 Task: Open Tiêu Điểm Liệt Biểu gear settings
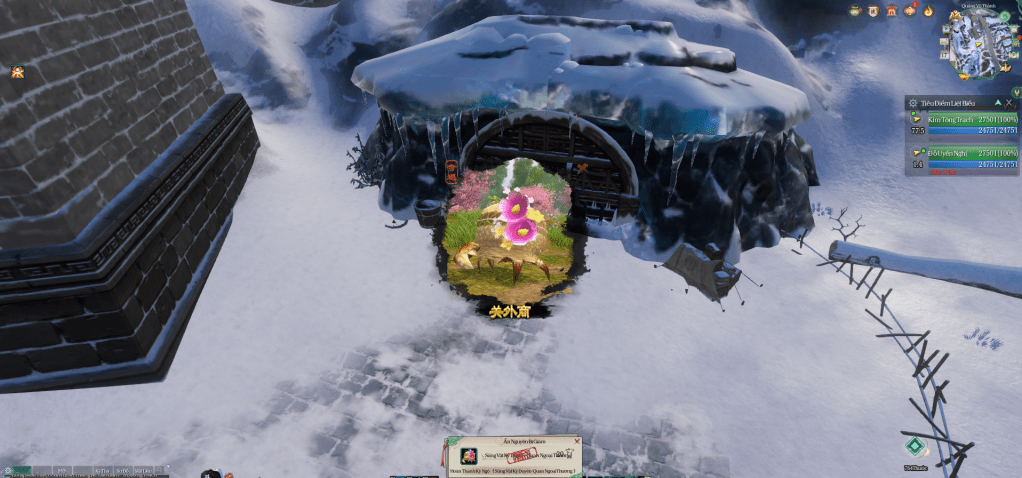pyautogui.click(x=911, y=103)
